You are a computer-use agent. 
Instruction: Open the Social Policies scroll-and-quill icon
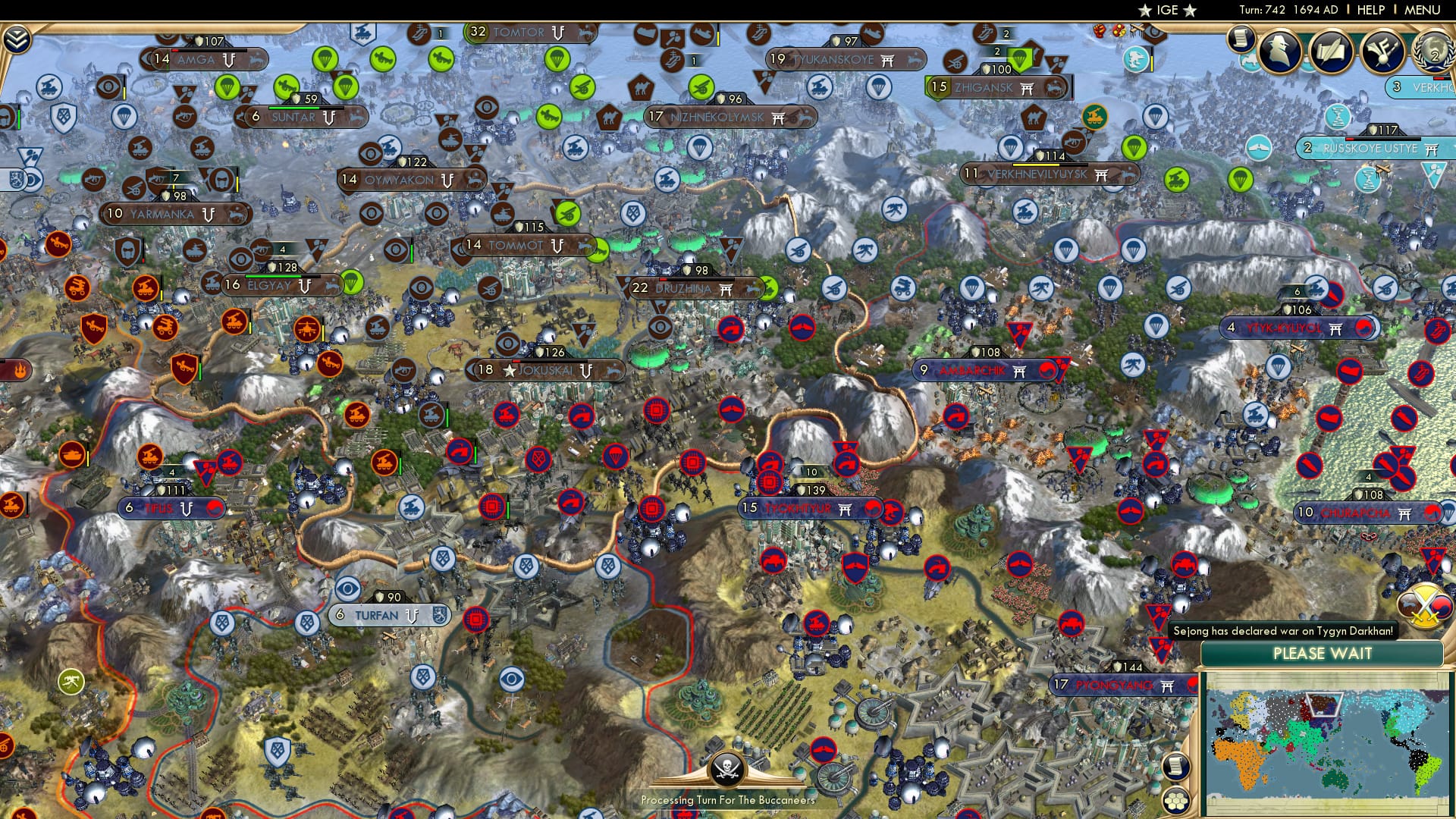coord(1332,52)
